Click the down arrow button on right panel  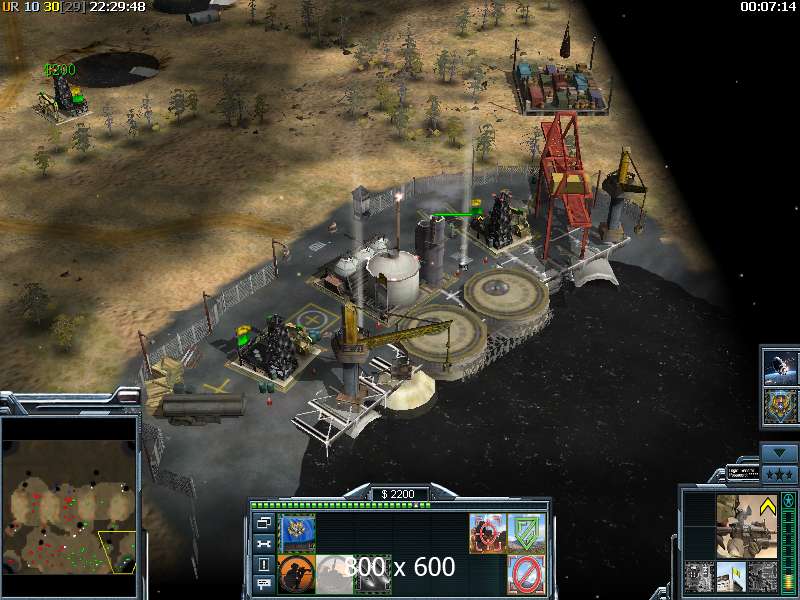tap(779, 453)
